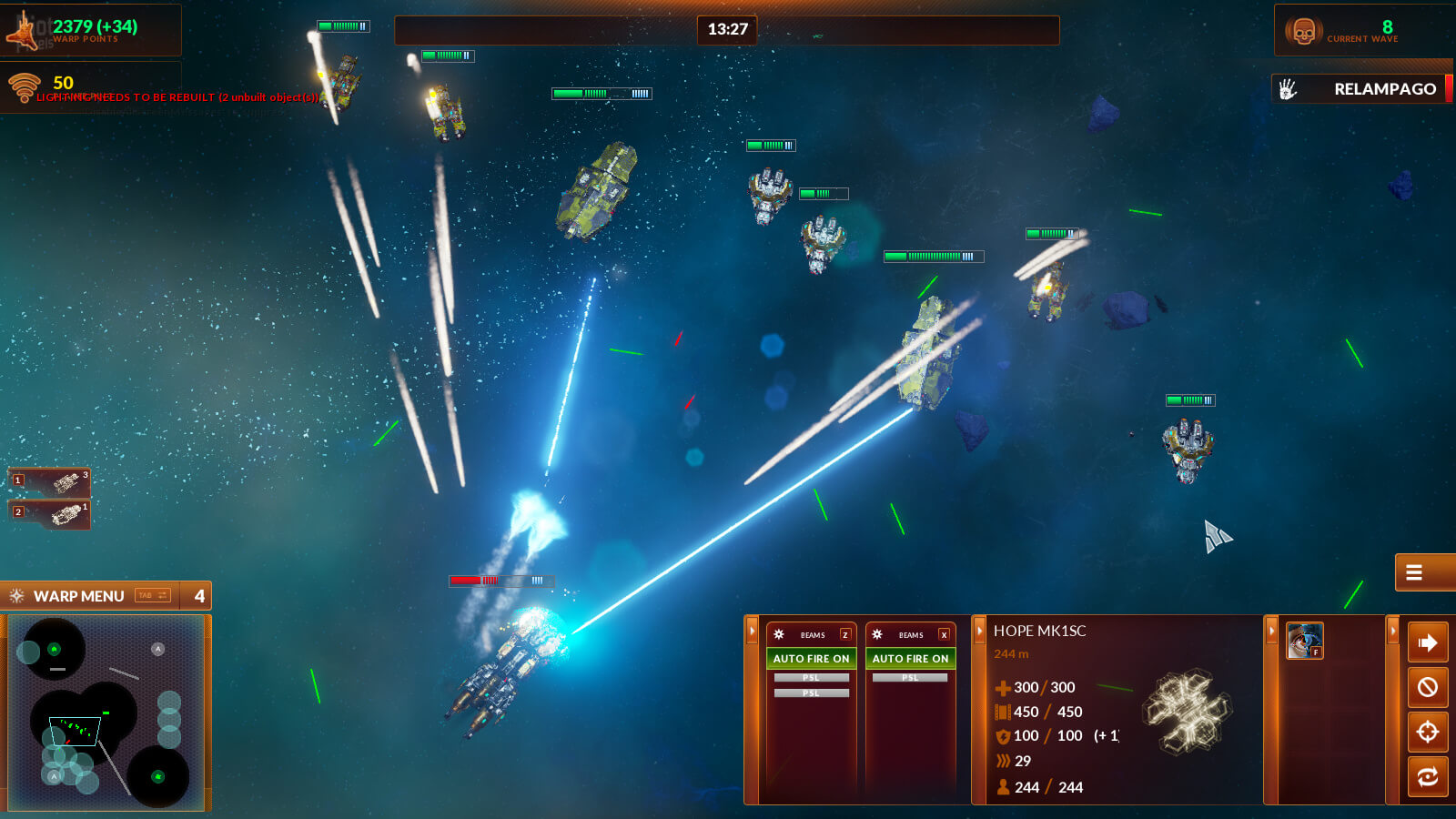
Task: Collapse the abilities panel arrow
Action: pos(1271,630)
